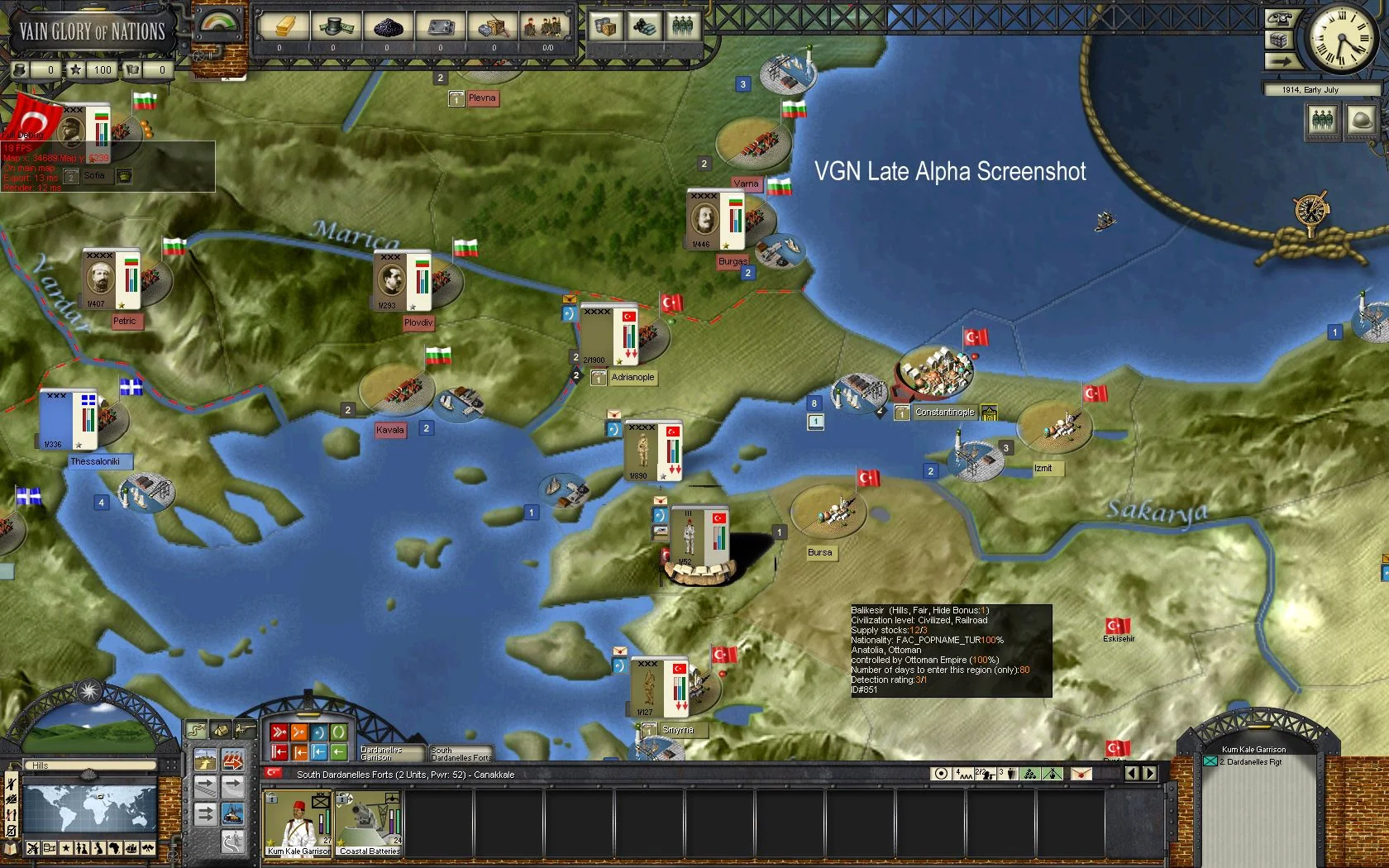Toggle the crossed rifles filter on the minimap bar
Image resolution: width=1389 pixels, height=868 pixels.
click(34, 848)
